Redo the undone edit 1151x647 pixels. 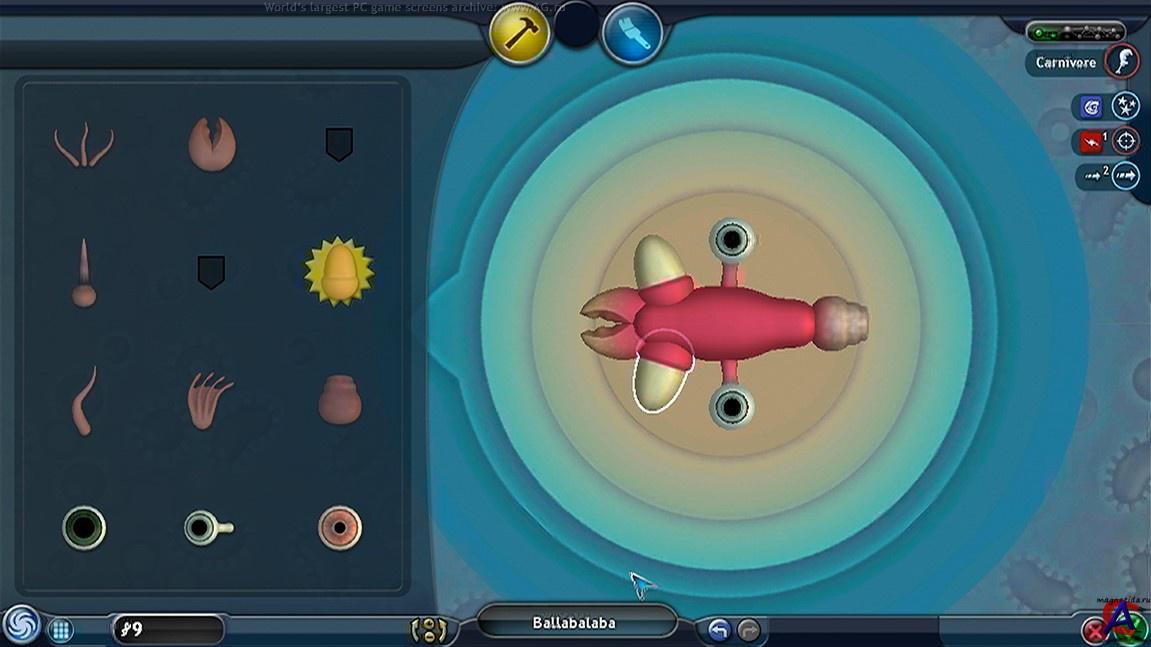click(x=748, y=630)
